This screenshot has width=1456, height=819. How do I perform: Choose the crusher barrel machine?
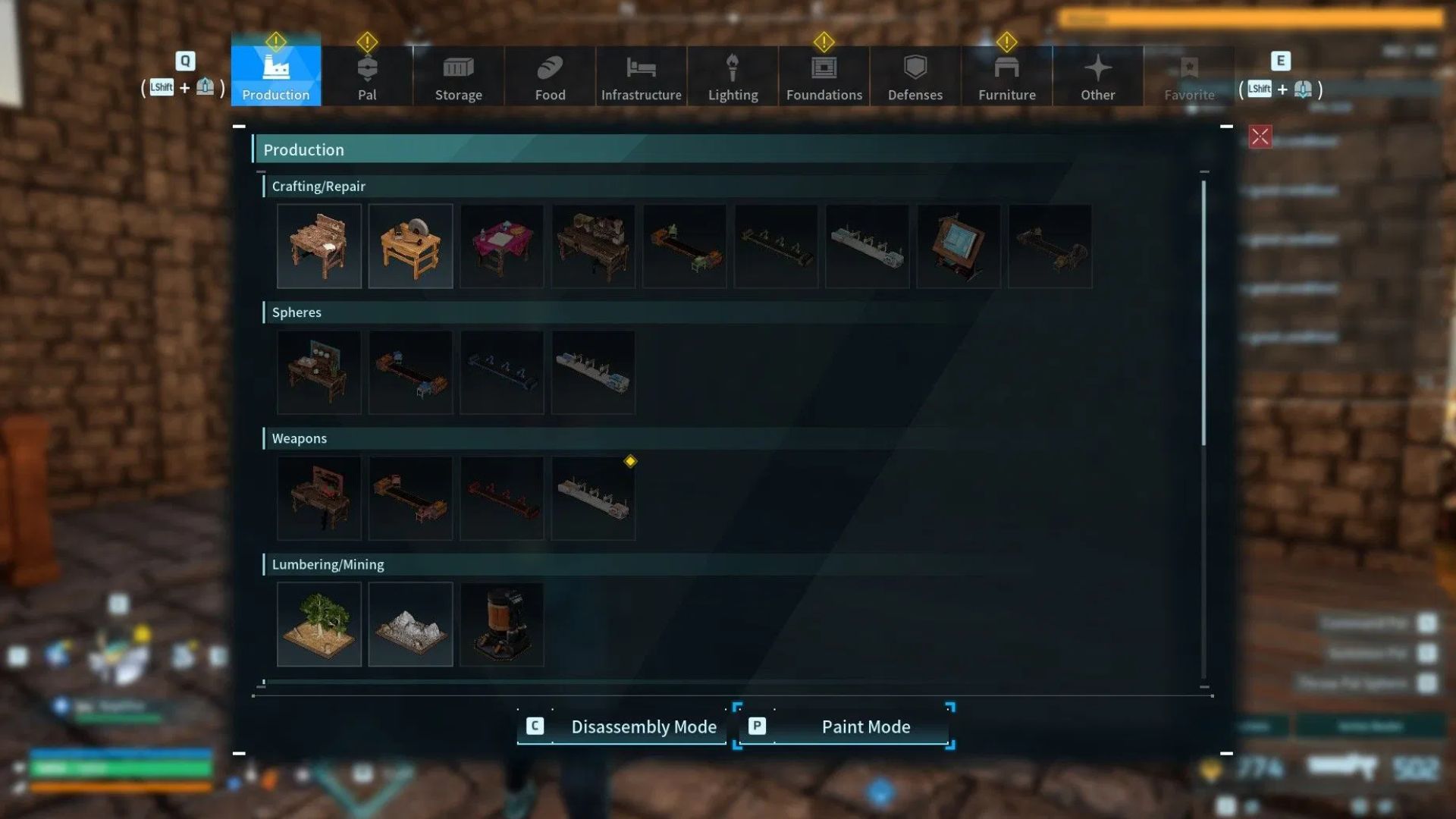point(502,624)
